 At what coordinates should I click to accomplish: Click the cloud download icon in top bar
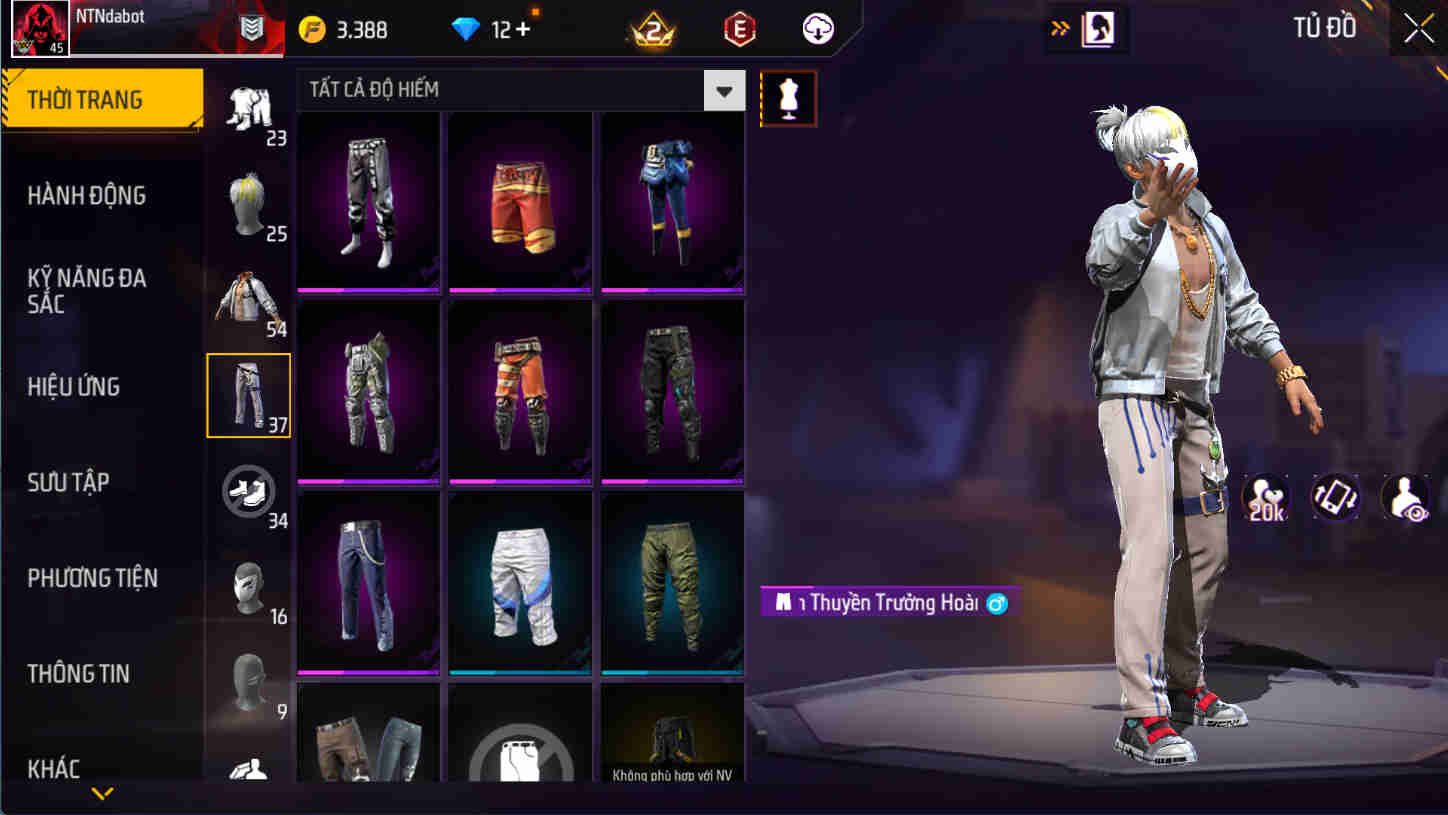pyautogui.click(x=818, y=29)
